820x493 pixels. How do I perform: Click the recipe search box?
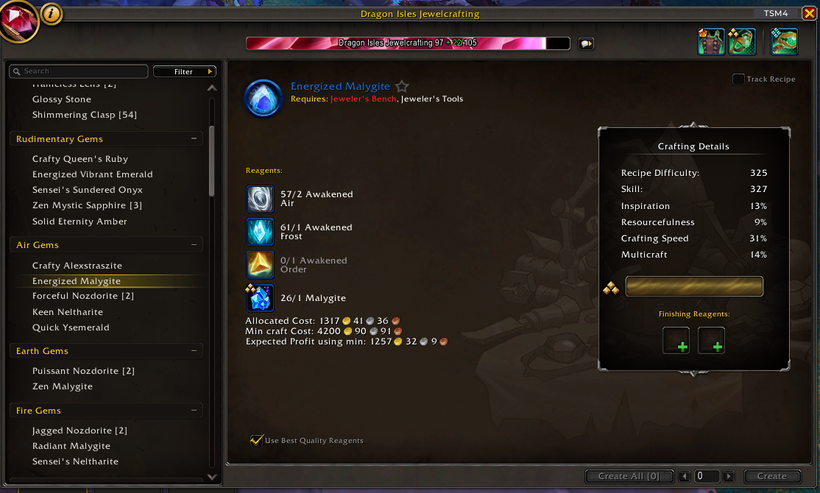click(x=80, y=71)
